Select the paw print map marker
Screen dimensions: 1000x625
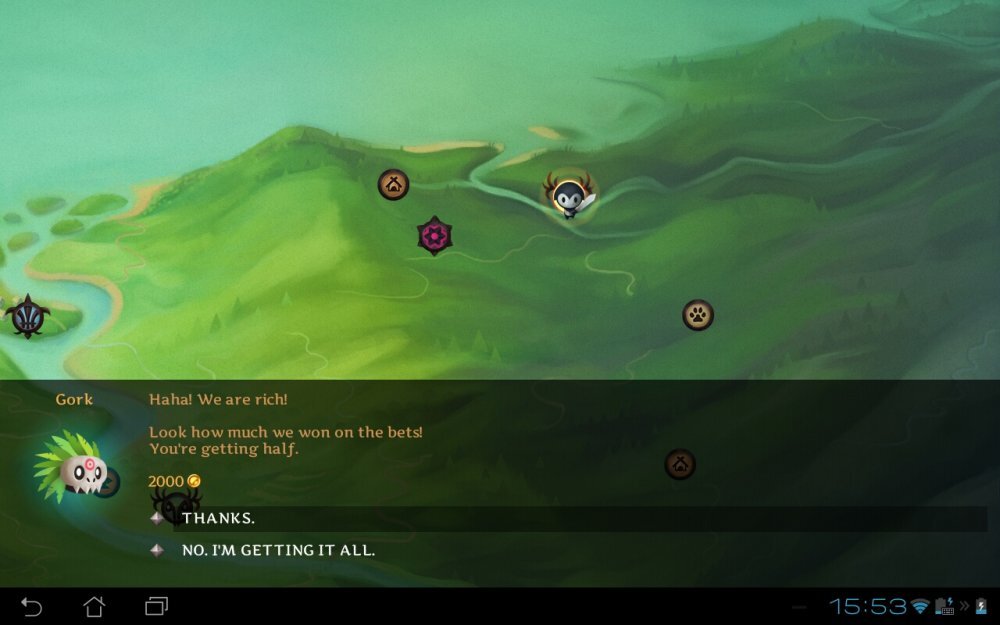tap(698, 315)
